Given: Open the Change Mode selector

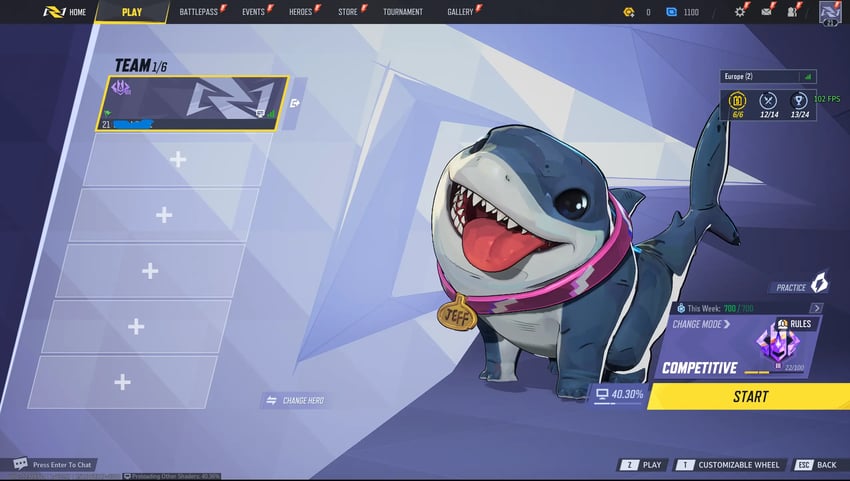Looking at the screenshot, I should click(x=701, y=324).
